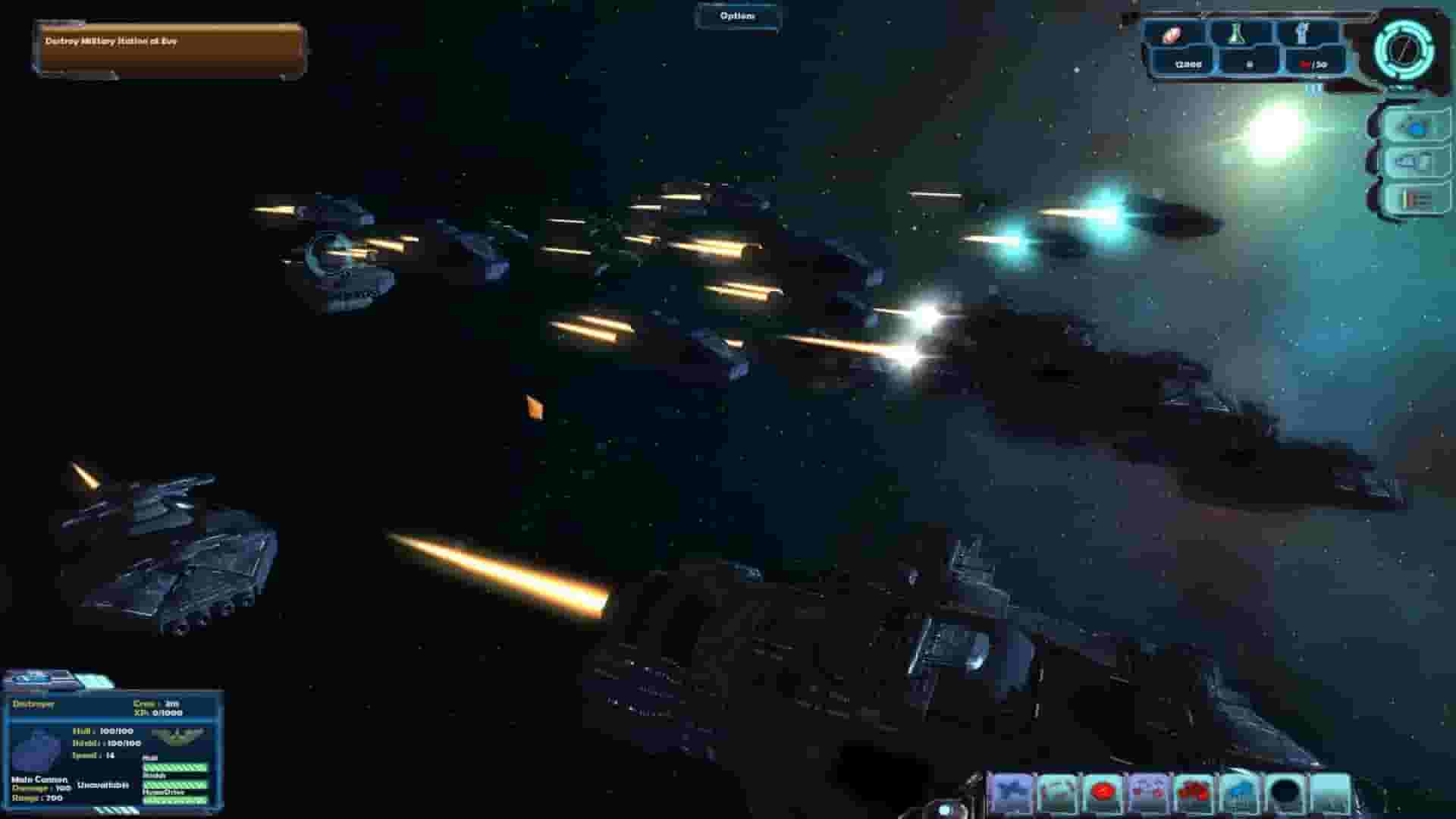Open the Options menu
This screenshot has height=819, width=1456.
(739, 15)
